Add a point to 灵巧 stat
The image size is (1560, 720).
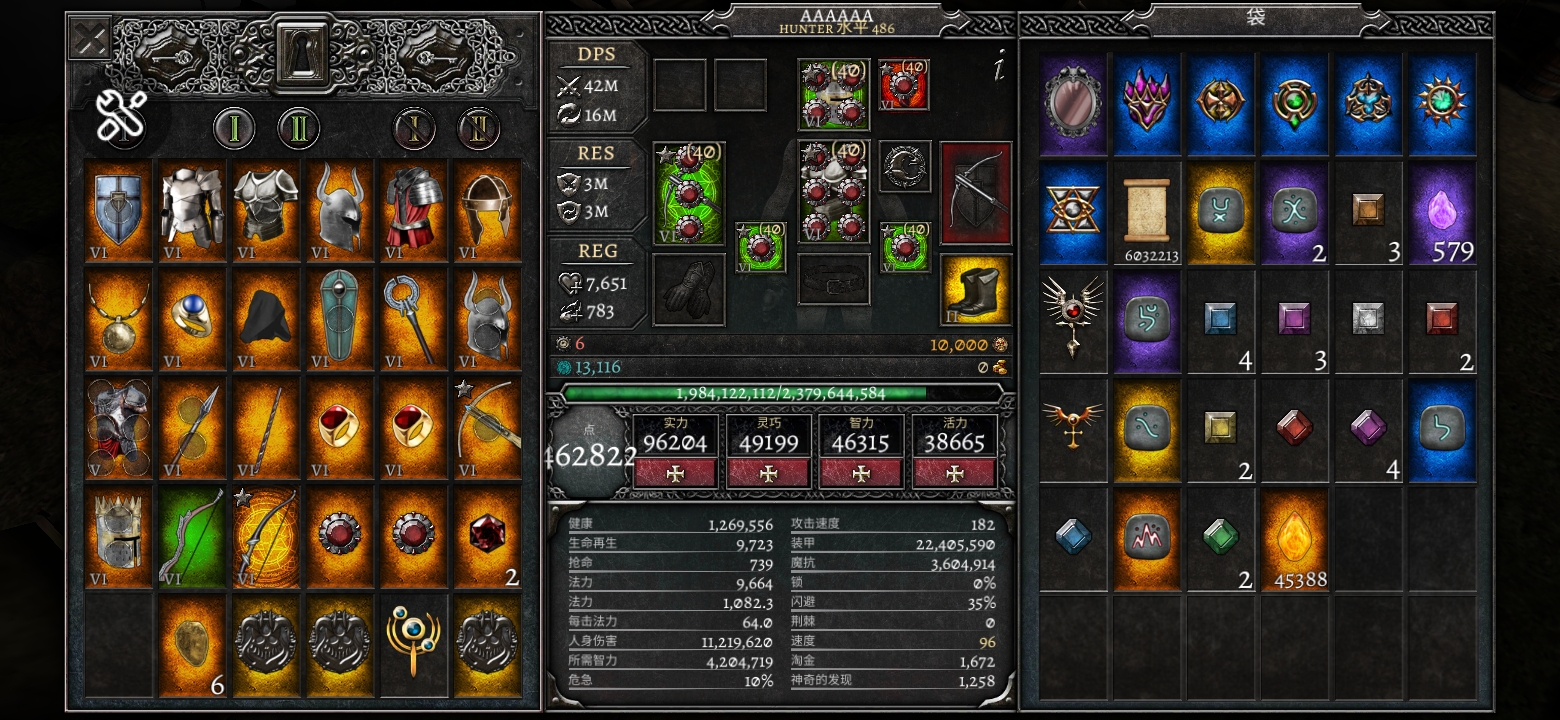(x=768, y=473)
